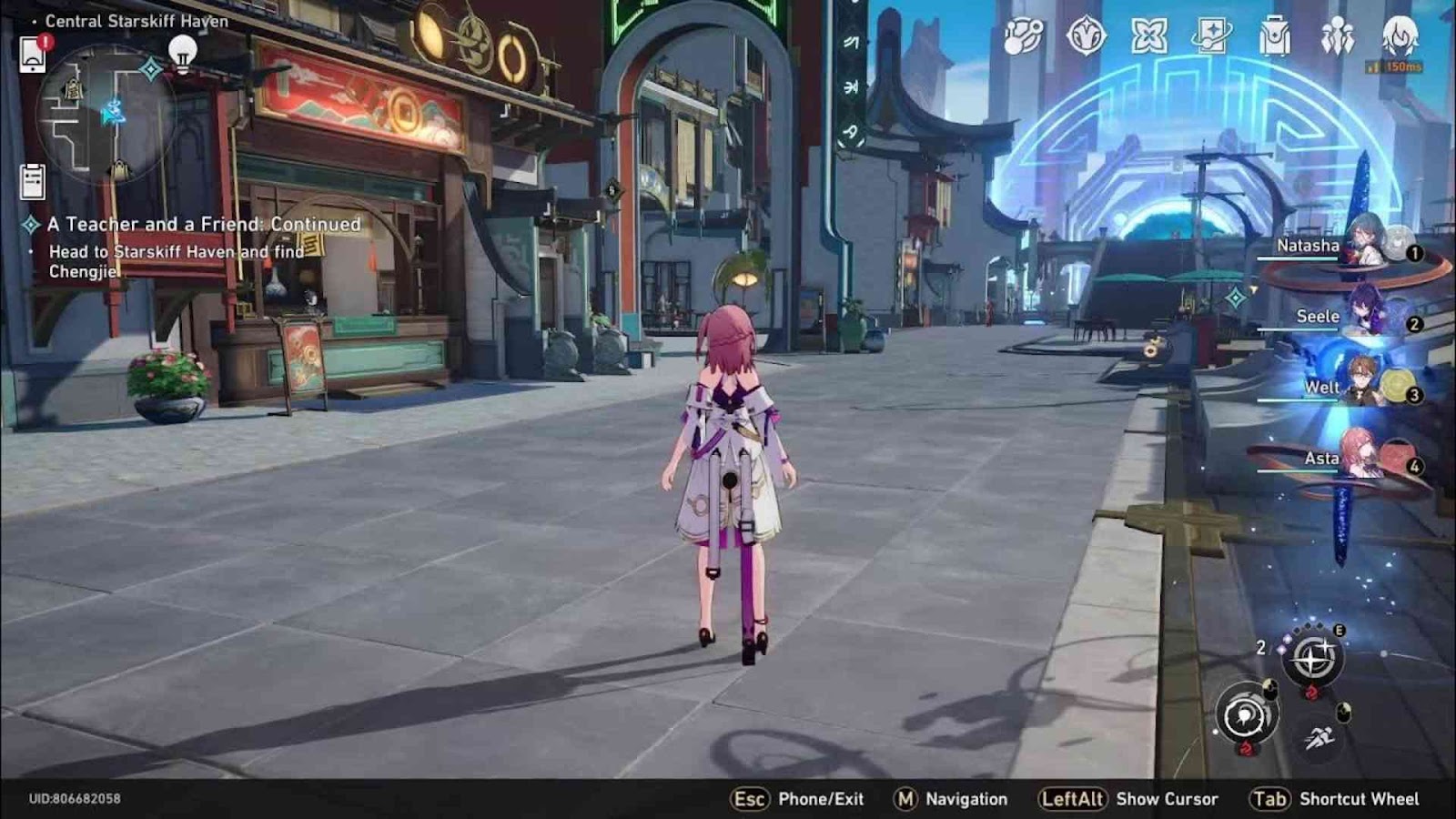Open the mission log clipboard icon
The image size is (1456, 819).
pyautogui.click(x=33, y=181)
